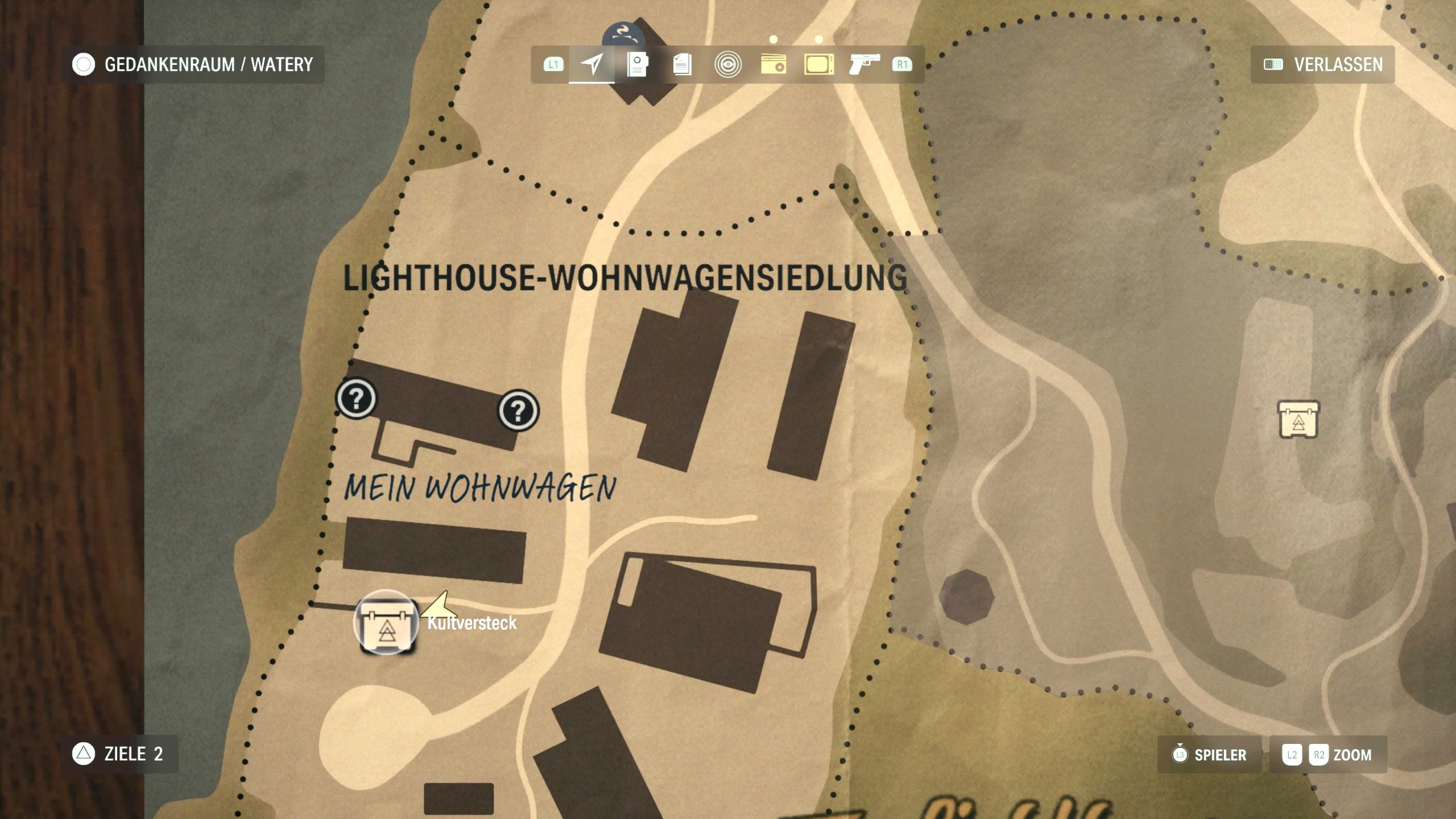The height and width of the screenshot is (819, 1456).
Task: Select the map arrow tab
Action: [591, 64]
